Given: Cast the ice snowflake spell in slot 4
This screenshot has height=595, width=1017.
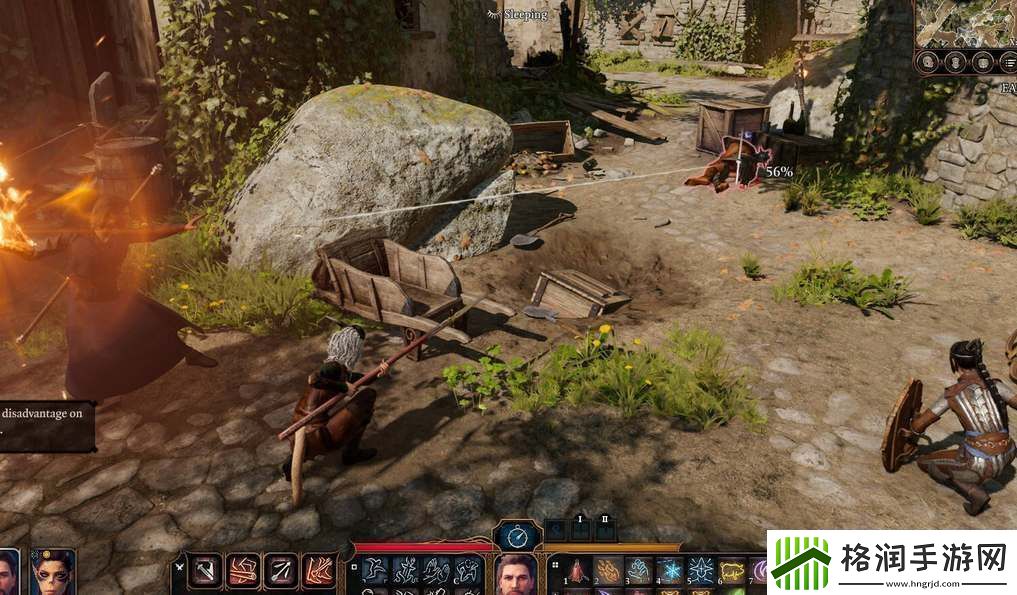Looking at the screenshot, I should coord(670,570).
